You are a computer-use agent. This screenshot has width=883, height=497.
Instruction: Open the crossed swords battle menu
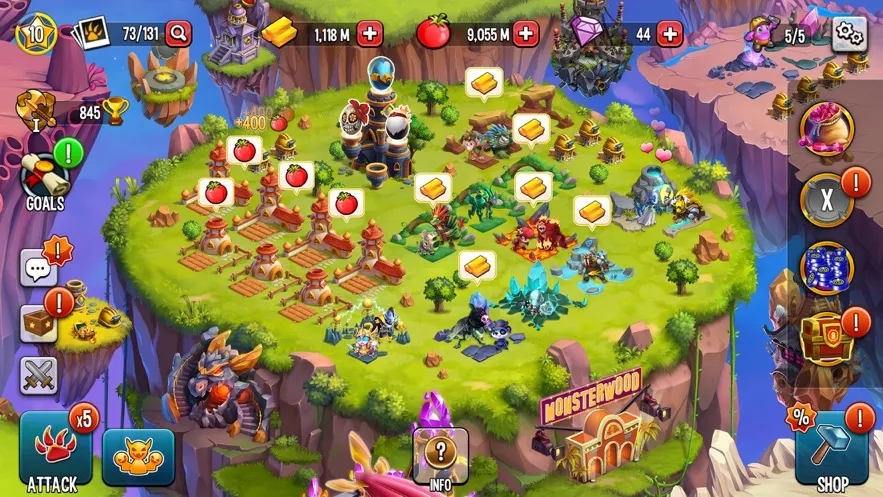click(x=39, y=375)
